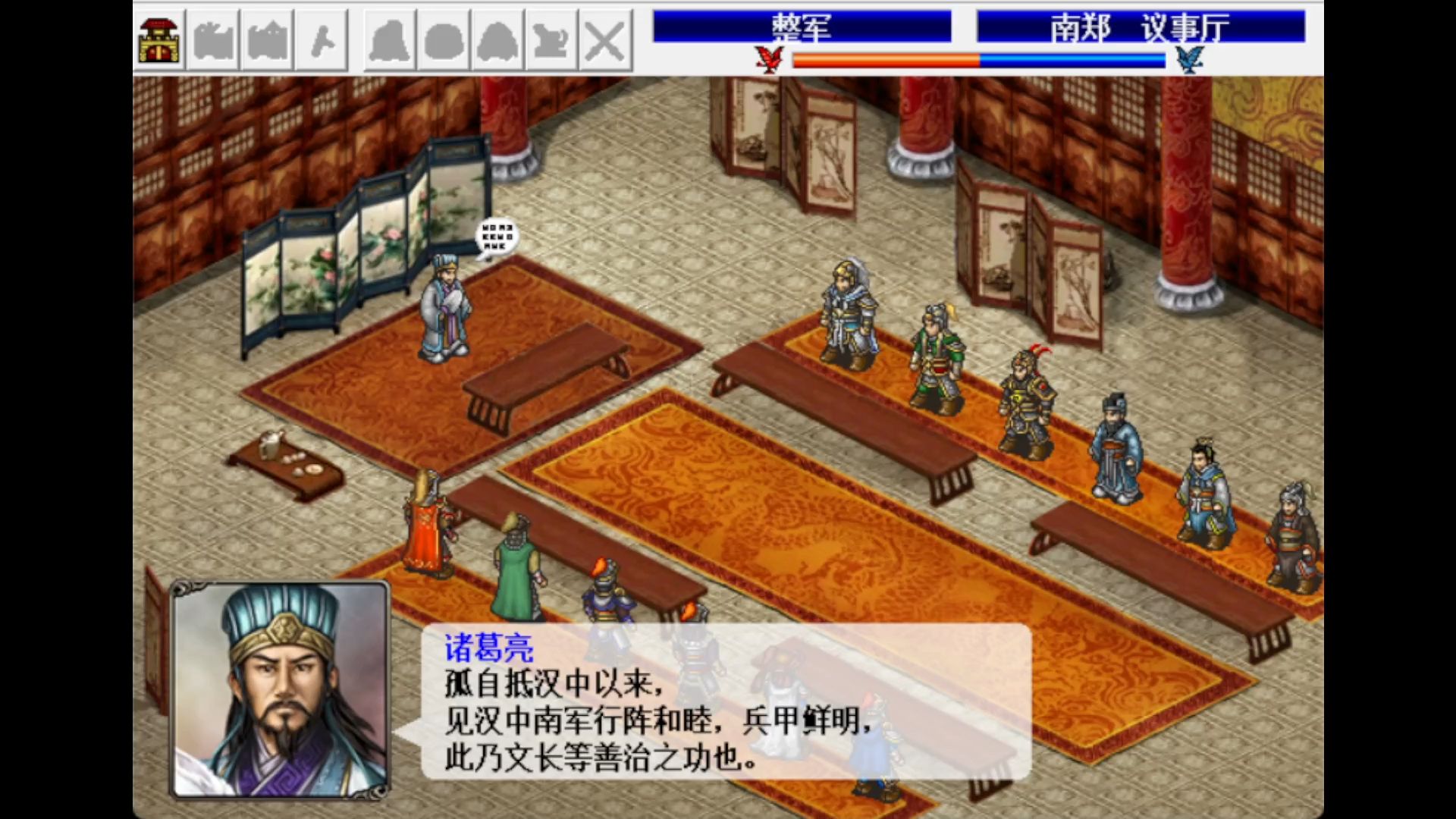Select the greyed crossed swords toolbar icon
This screenshot has width=1456, height=819.
click(605, 40)
